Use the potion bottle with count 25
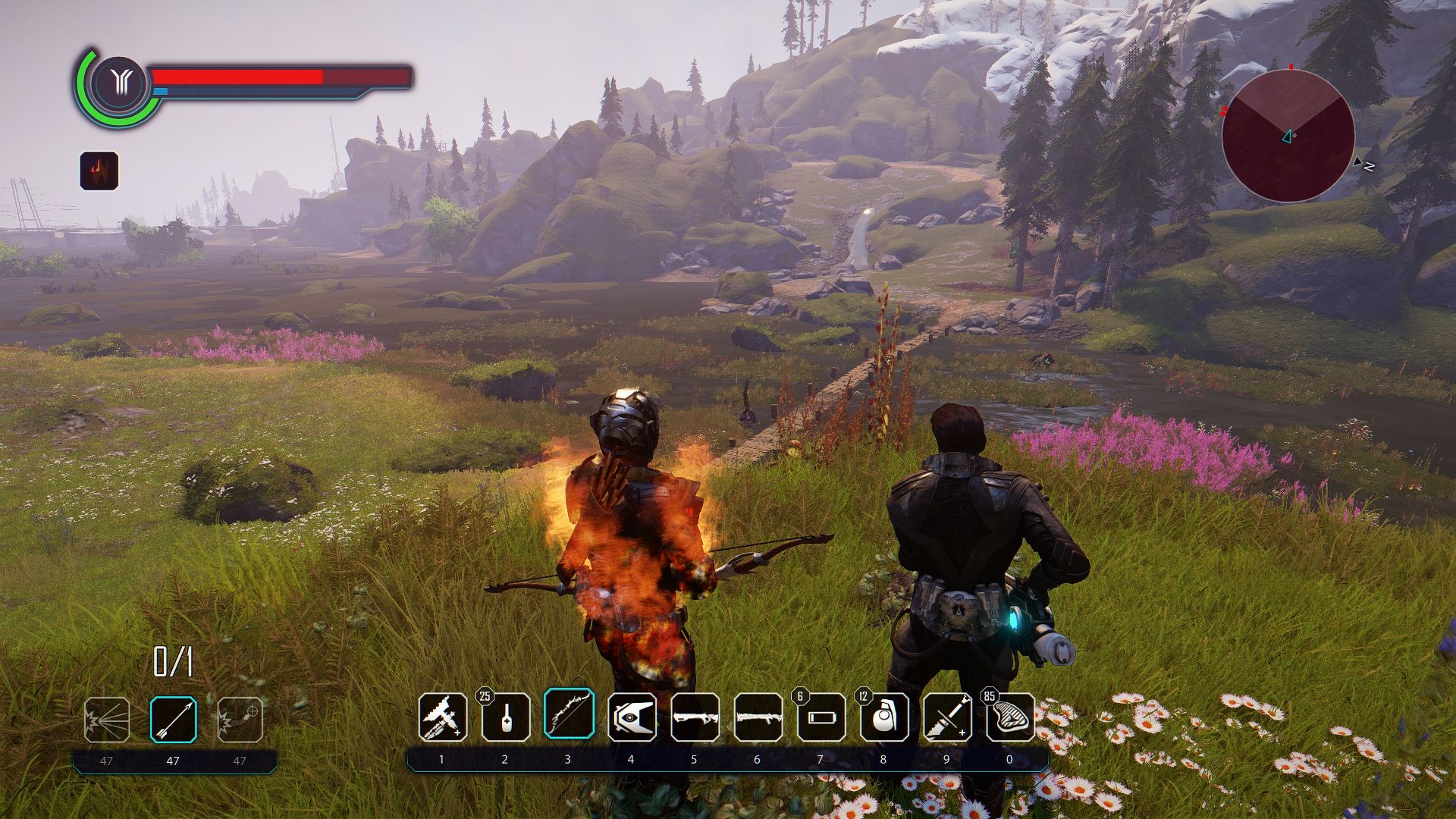Image resolution: width=1456 pixels, height=819 pixels. click(x=506, y=717)
